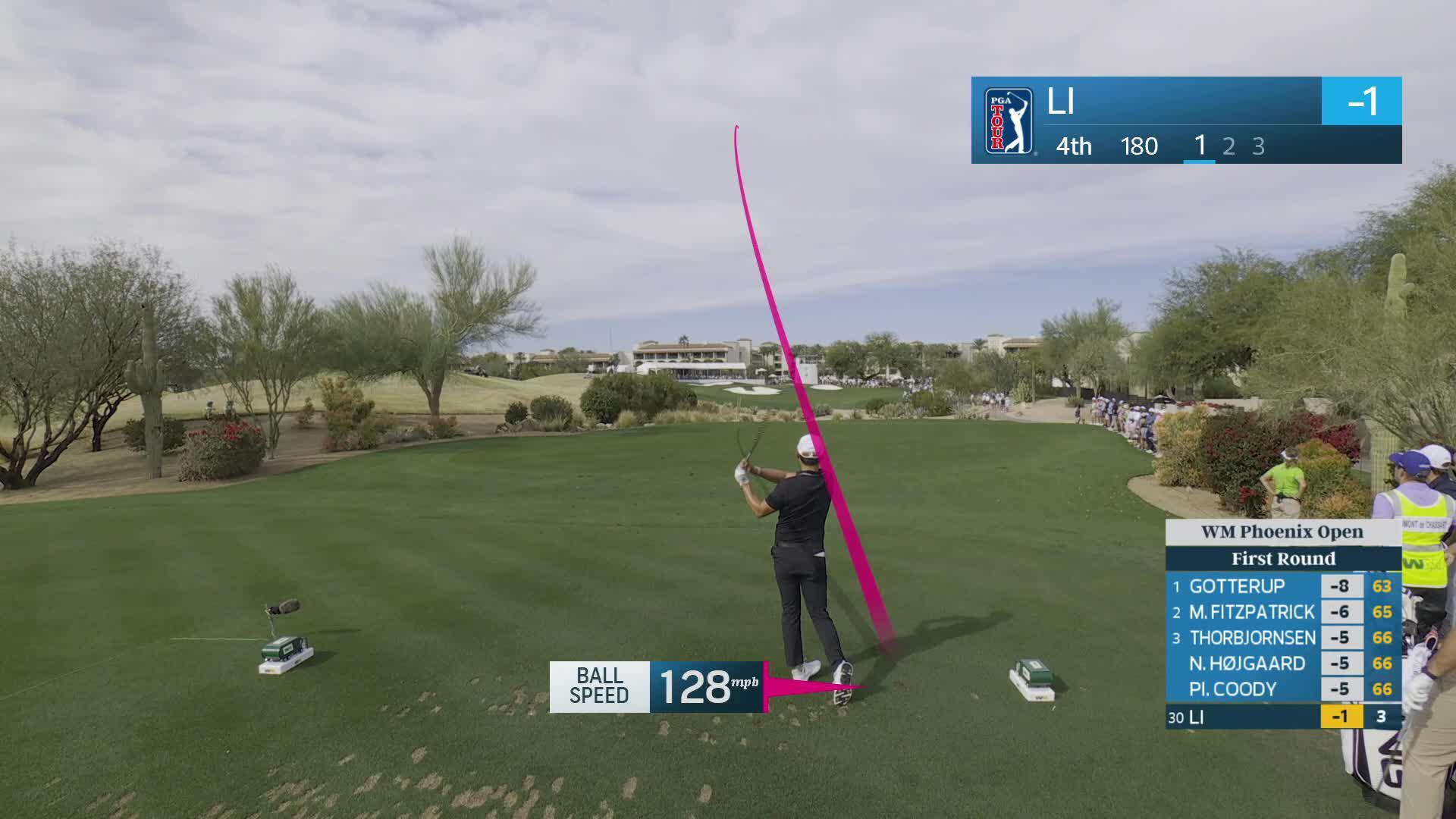The height and width of the screenshot is (819, 1456).
Task: Select Gotterup's leaderboard row
Action: tap(1282, 586)
